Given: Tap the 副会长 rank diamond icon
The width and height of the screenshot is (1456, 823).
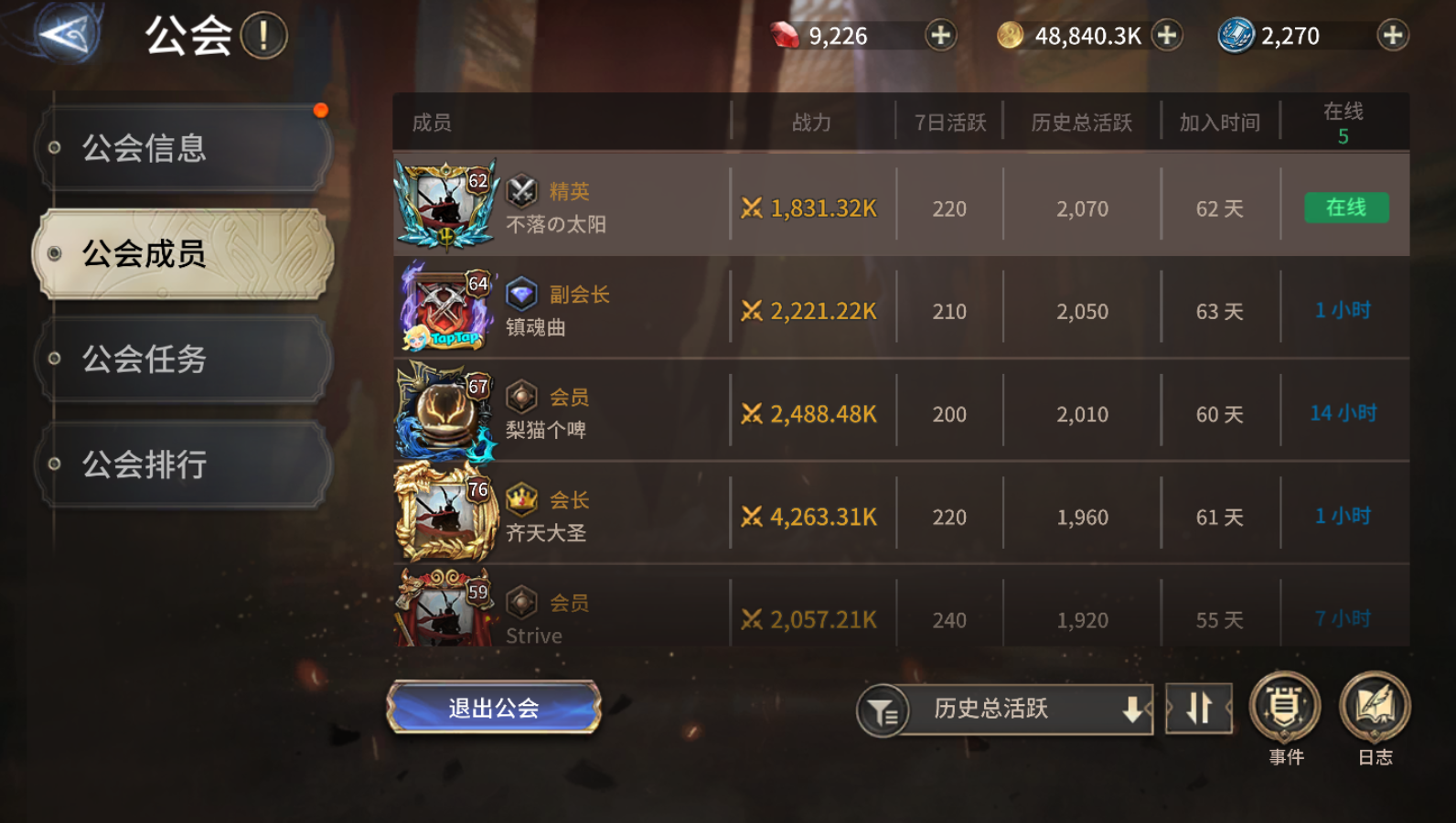Looking at the screenshot, I should (x=519, y=294).
